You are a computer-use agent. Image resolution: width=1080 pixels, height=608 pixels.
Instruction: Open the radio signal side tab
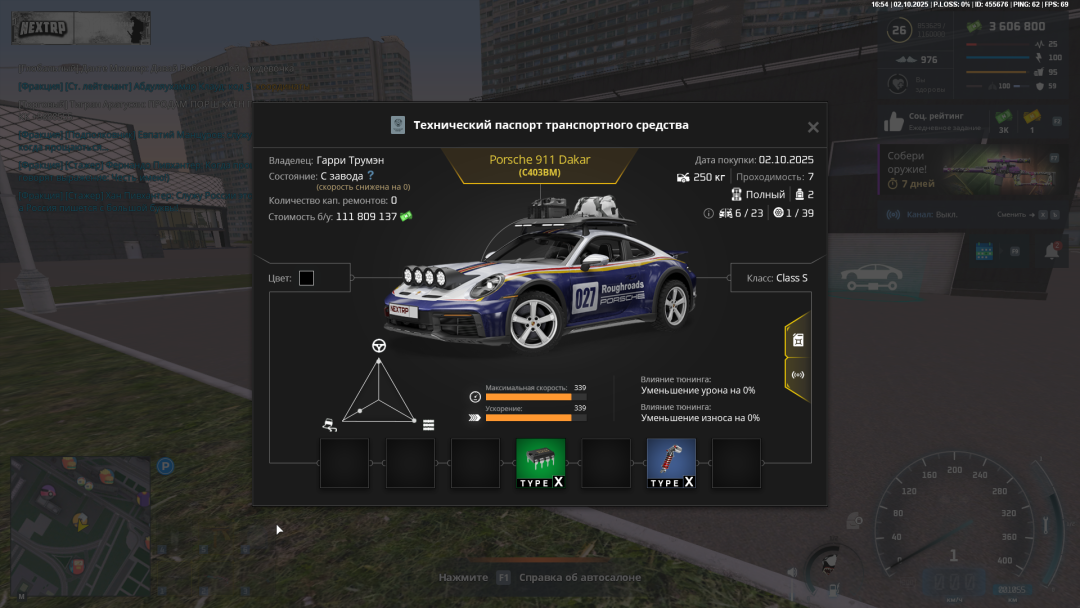coord(798,376)
